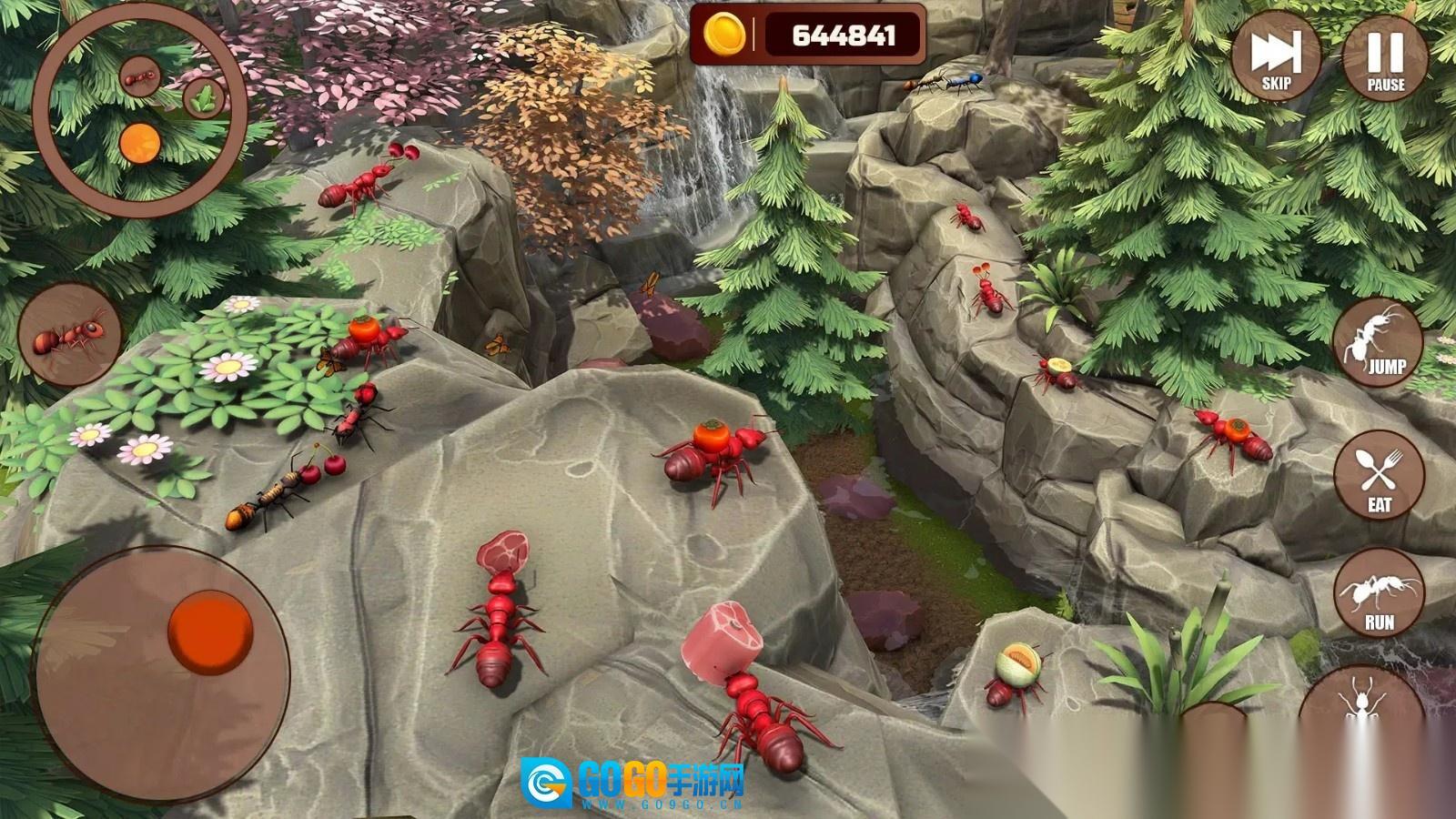The image size is (1456, 819).
Task: Click the gold coin currency icon
Action: point(724,35)
